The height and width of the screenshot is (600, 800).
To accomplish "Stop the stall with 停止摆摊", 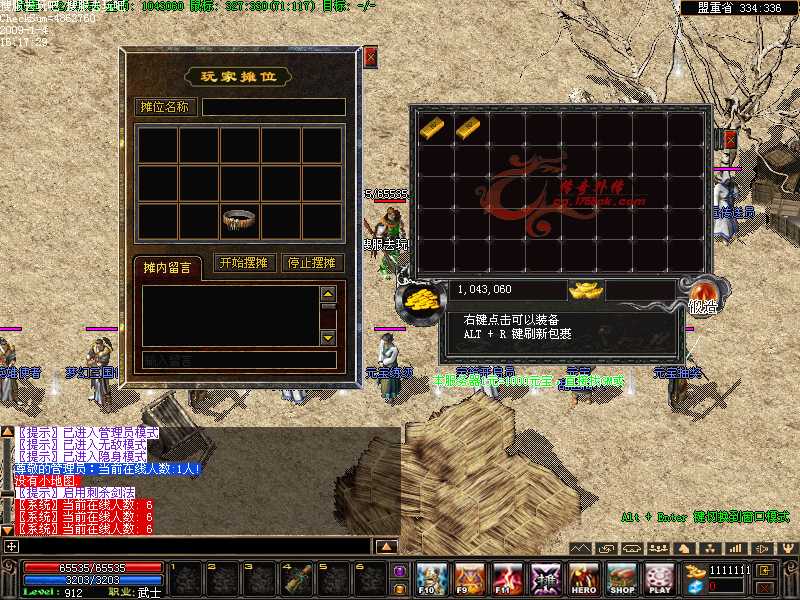I will 311,263.
